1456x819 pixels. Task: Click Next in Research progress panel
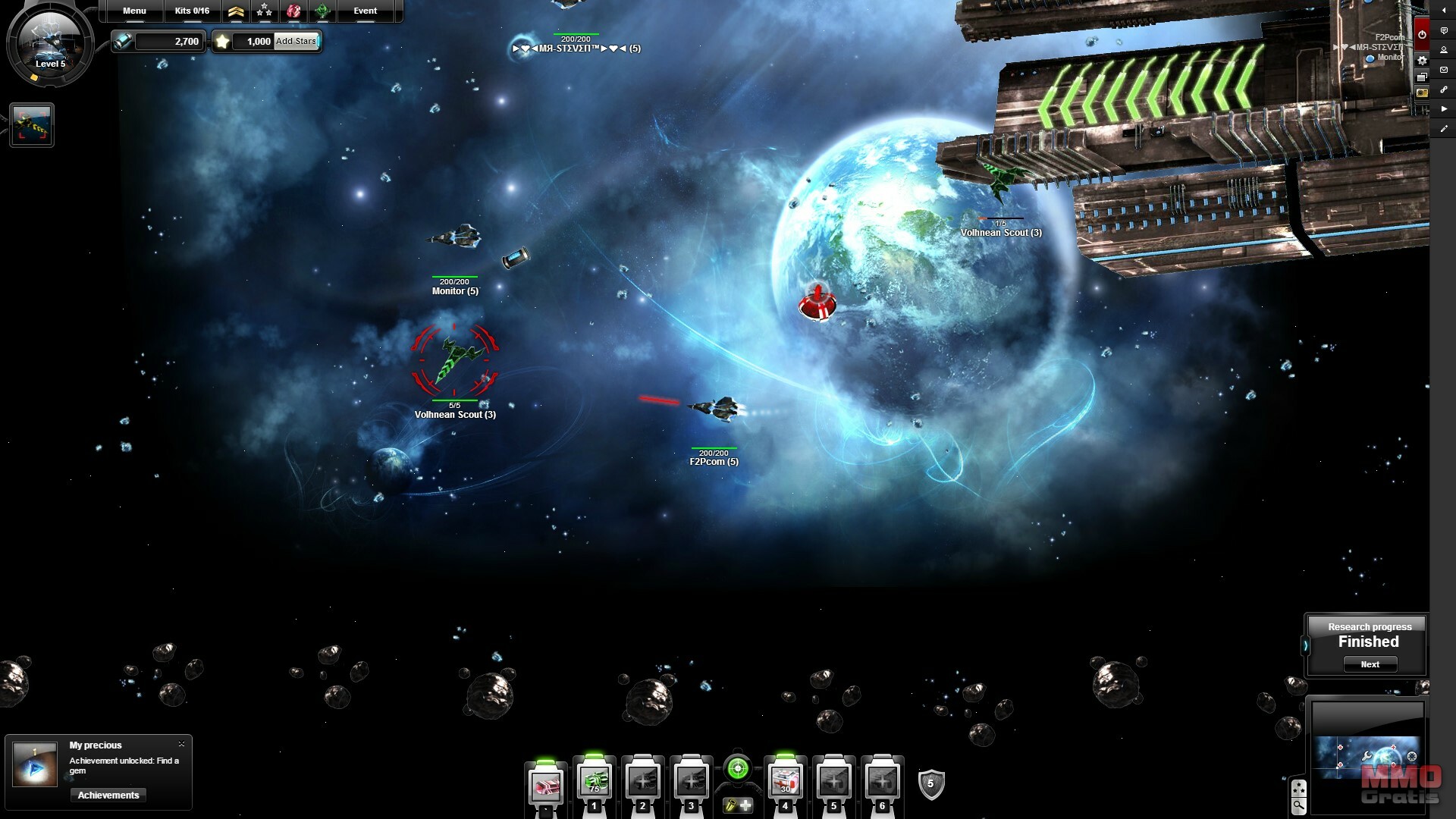pos(1370,664)
